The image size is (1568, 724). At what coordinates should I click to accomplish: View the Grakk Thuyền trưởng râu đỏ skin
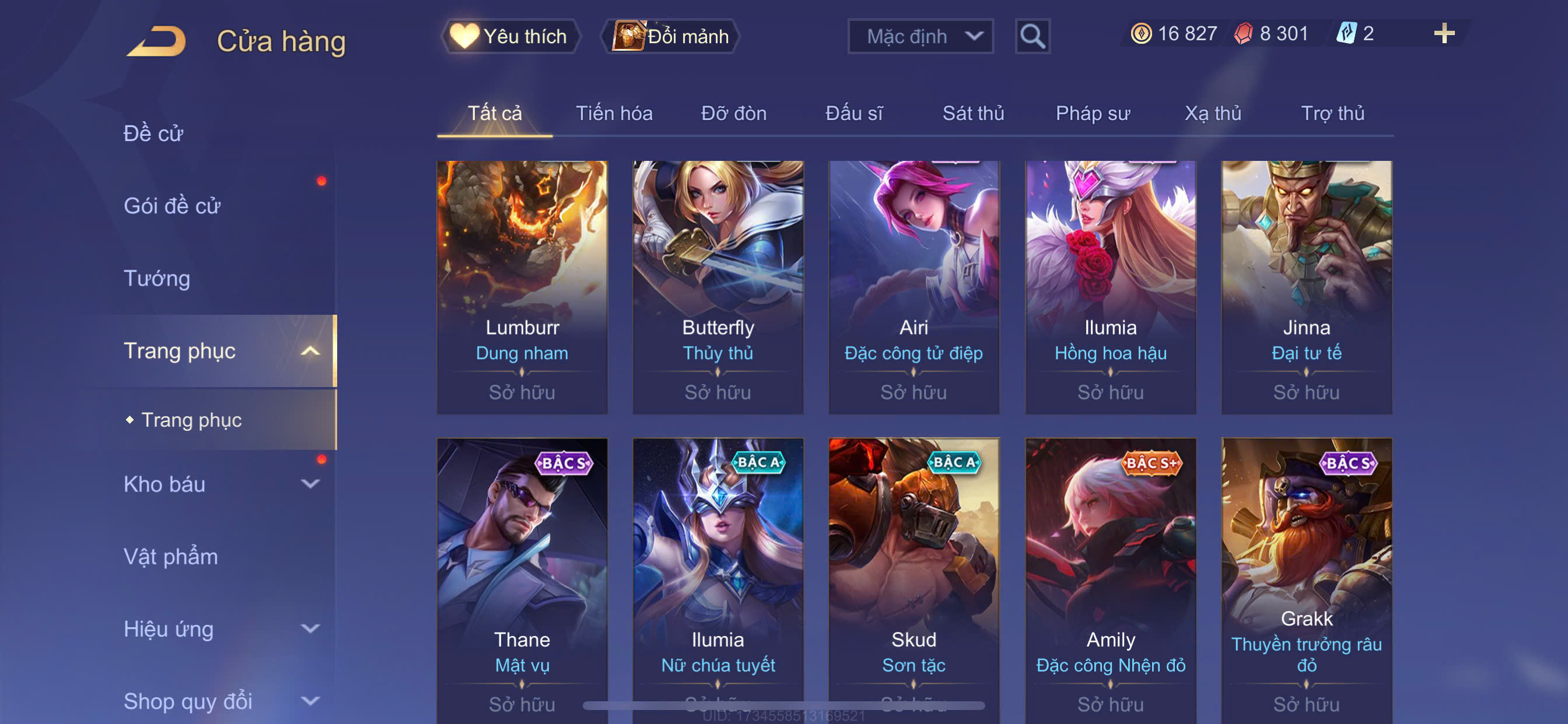tap(1305, 578)
